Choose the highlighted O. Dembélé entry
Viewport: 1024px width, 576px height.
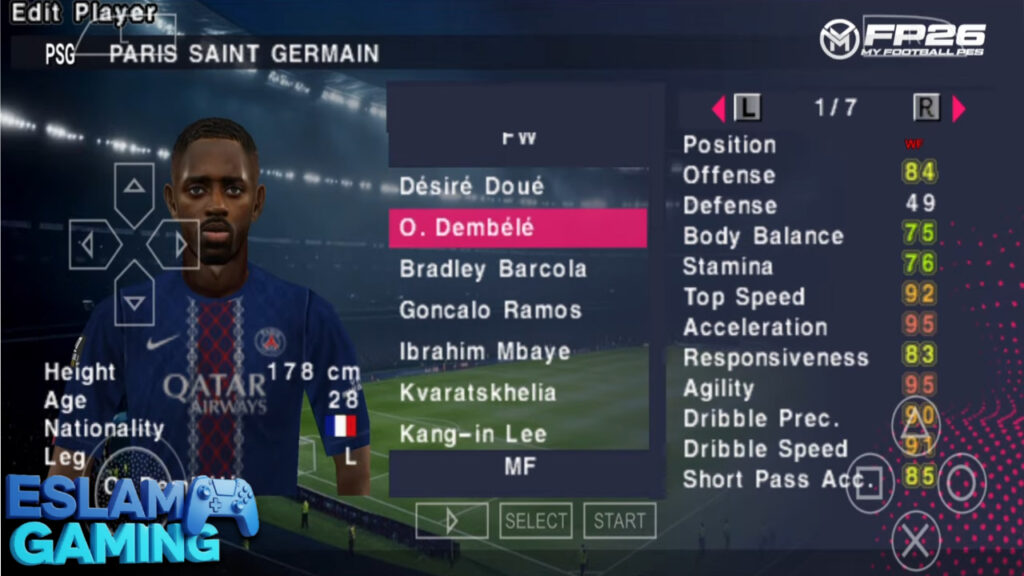517,228
